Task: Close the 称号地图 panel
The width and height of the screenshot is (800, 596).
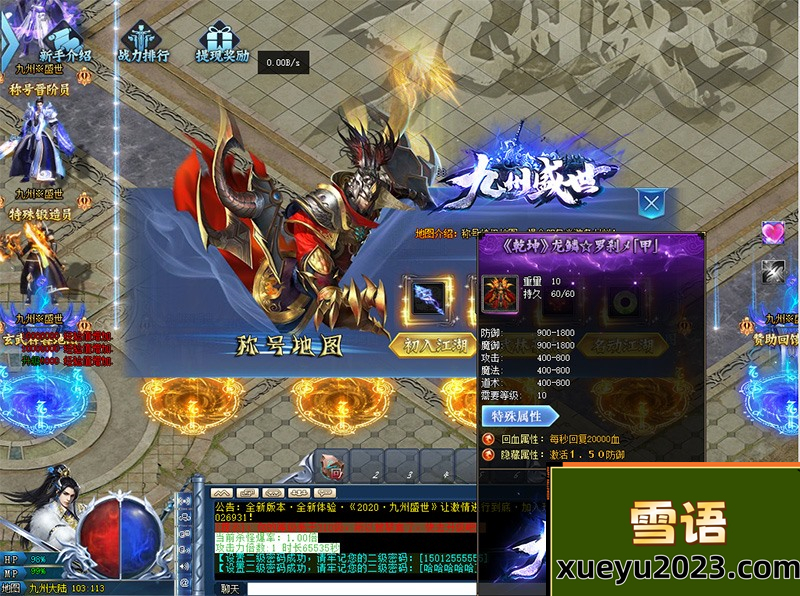Action: (x=651, y=204)
